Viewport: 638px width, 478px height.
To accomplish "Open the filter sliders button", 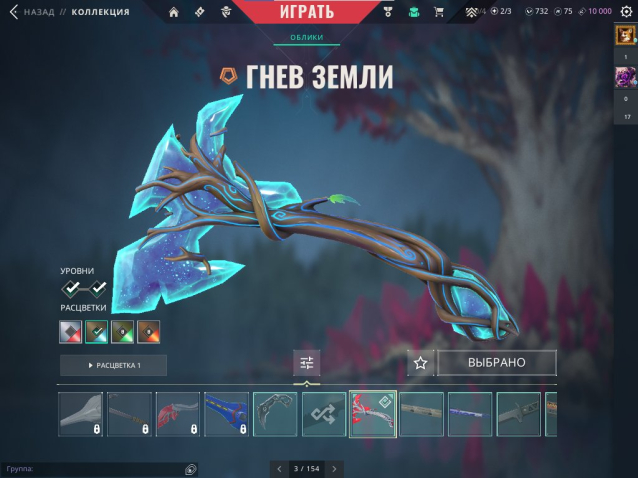I will tap(306, 363).
